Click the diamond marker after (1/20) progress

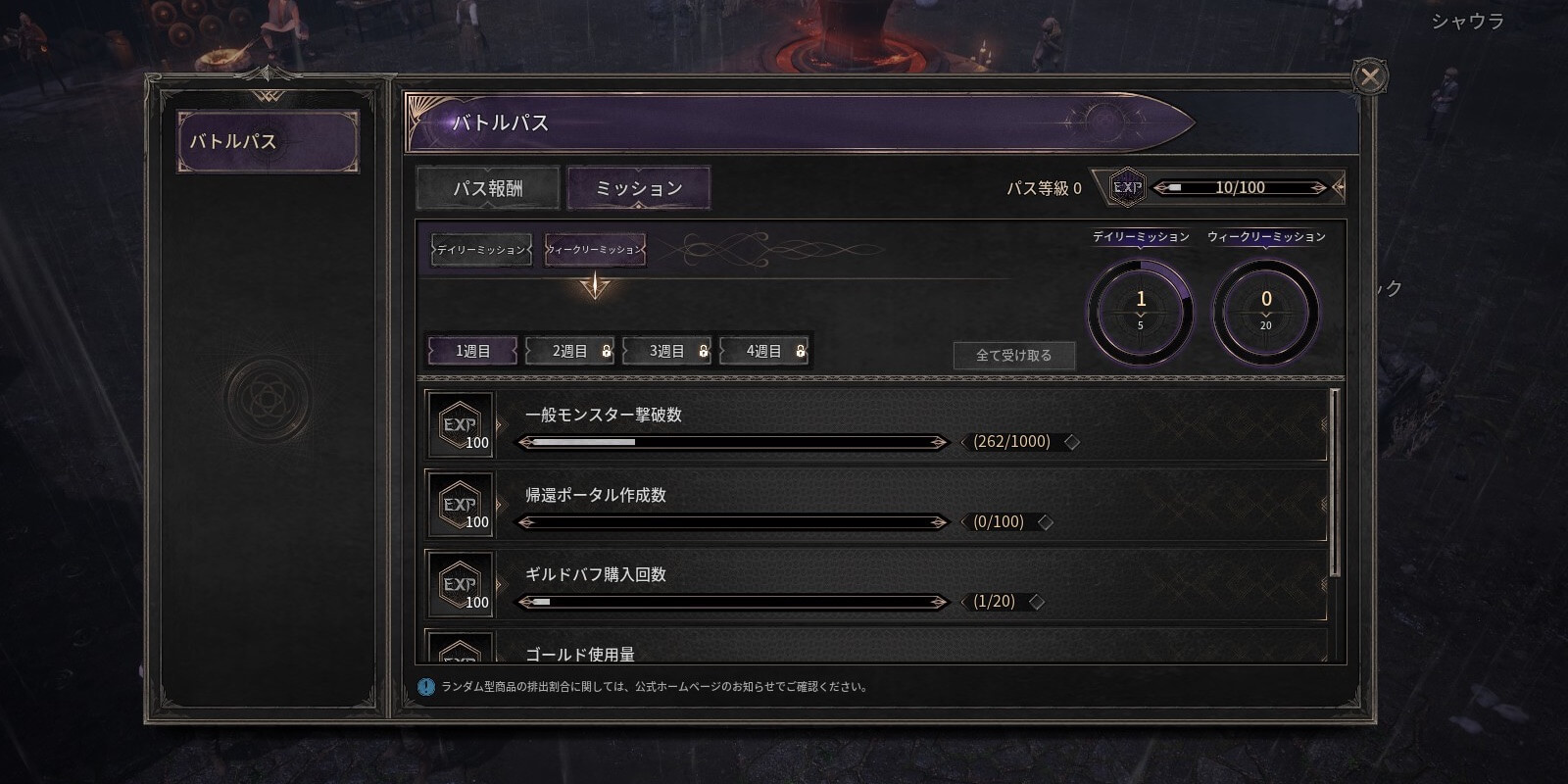[x=1037, y=602]
